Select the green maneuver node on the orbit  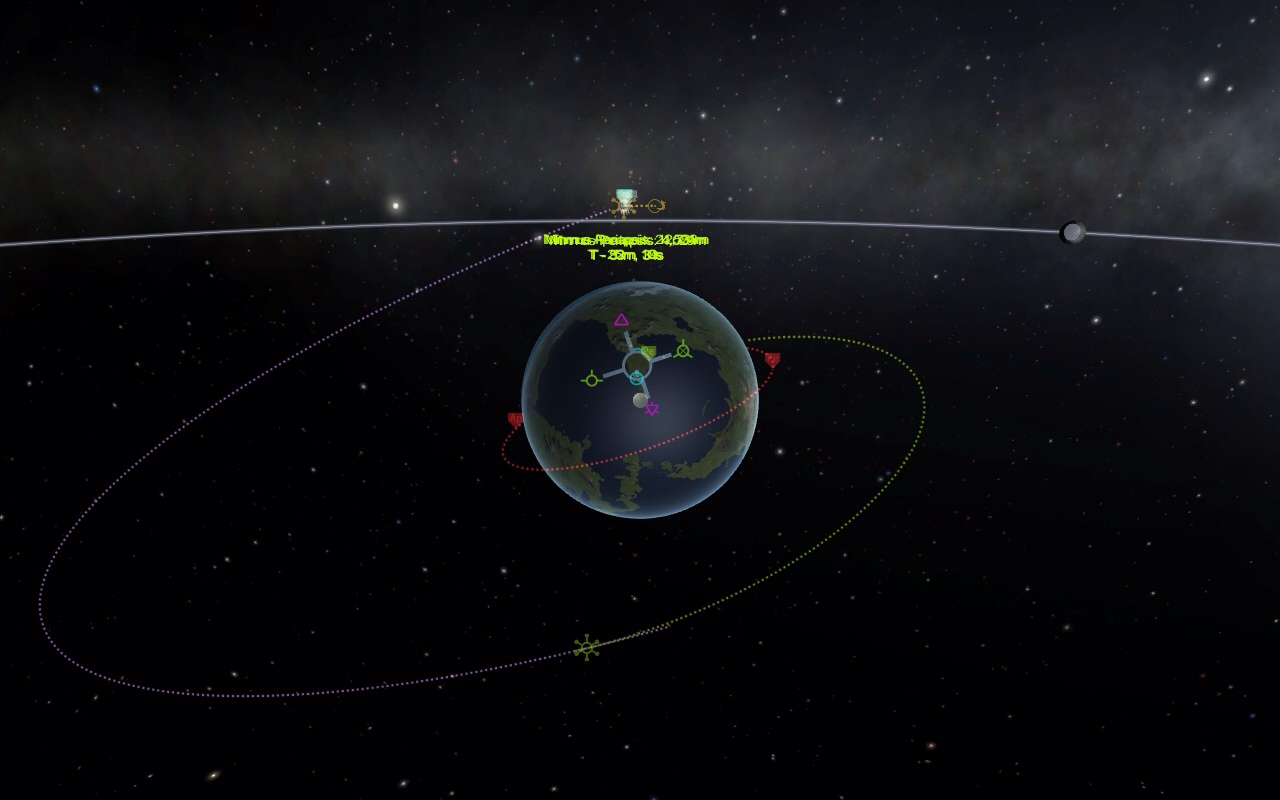[x=586, y=648]
